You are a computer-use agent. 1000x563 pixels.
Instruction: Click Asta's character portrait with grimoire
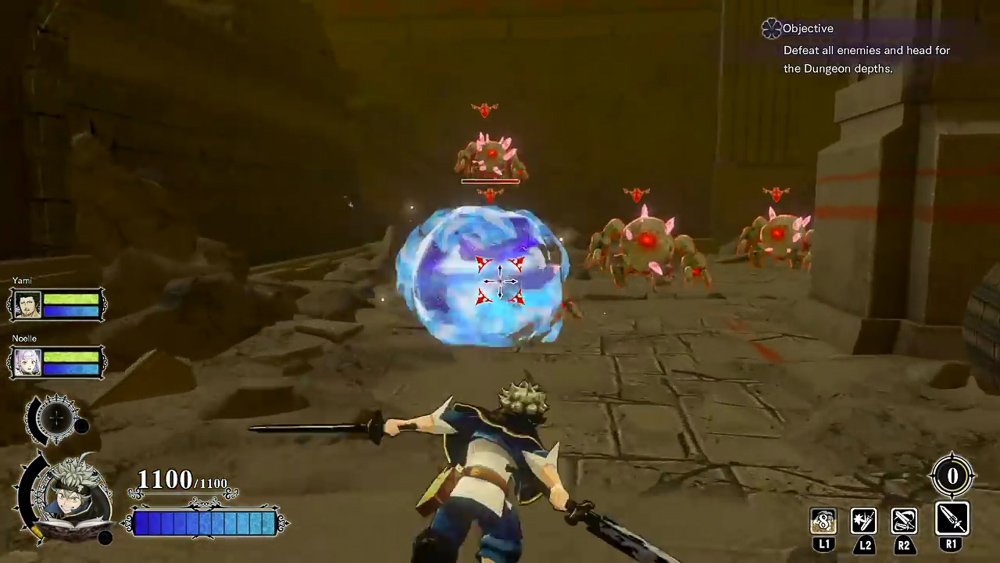pos(67,495)
